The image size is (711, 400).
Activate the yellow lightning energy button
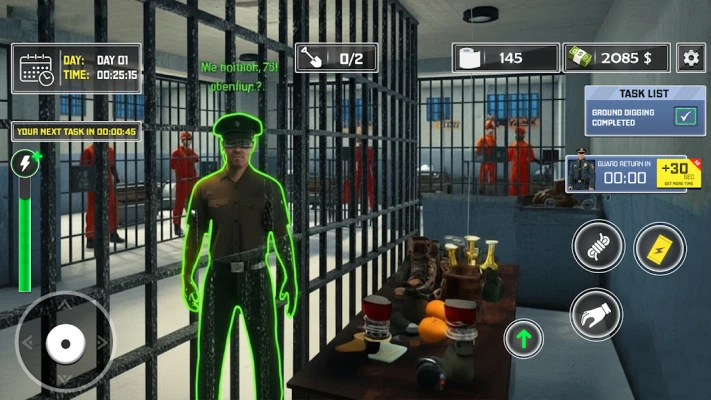click(x=660, y=247)
